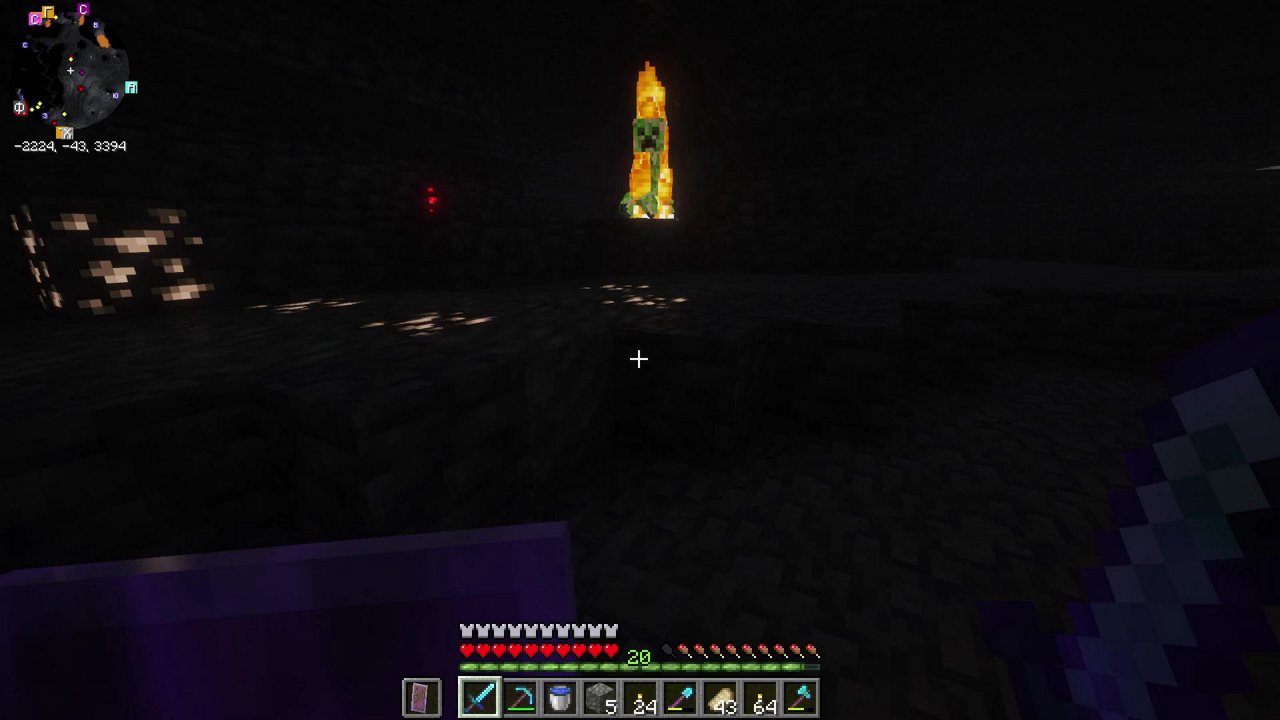
Task: Select the diamond pickaxe hotbar slot
Action: tap(519, 697)
